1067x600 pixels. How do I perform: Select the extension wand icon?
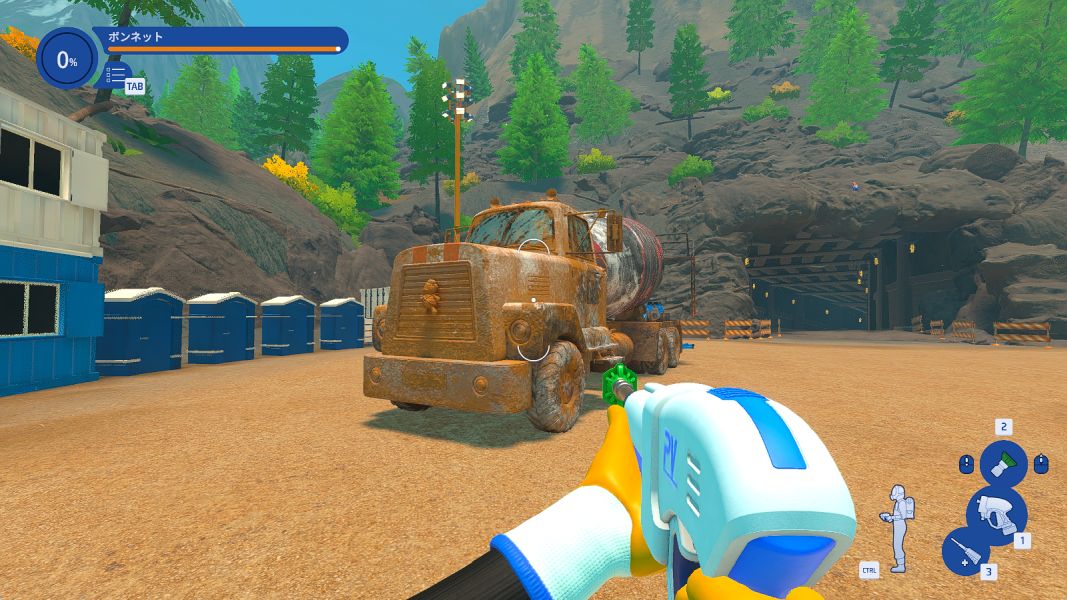[x=965, y=552]
